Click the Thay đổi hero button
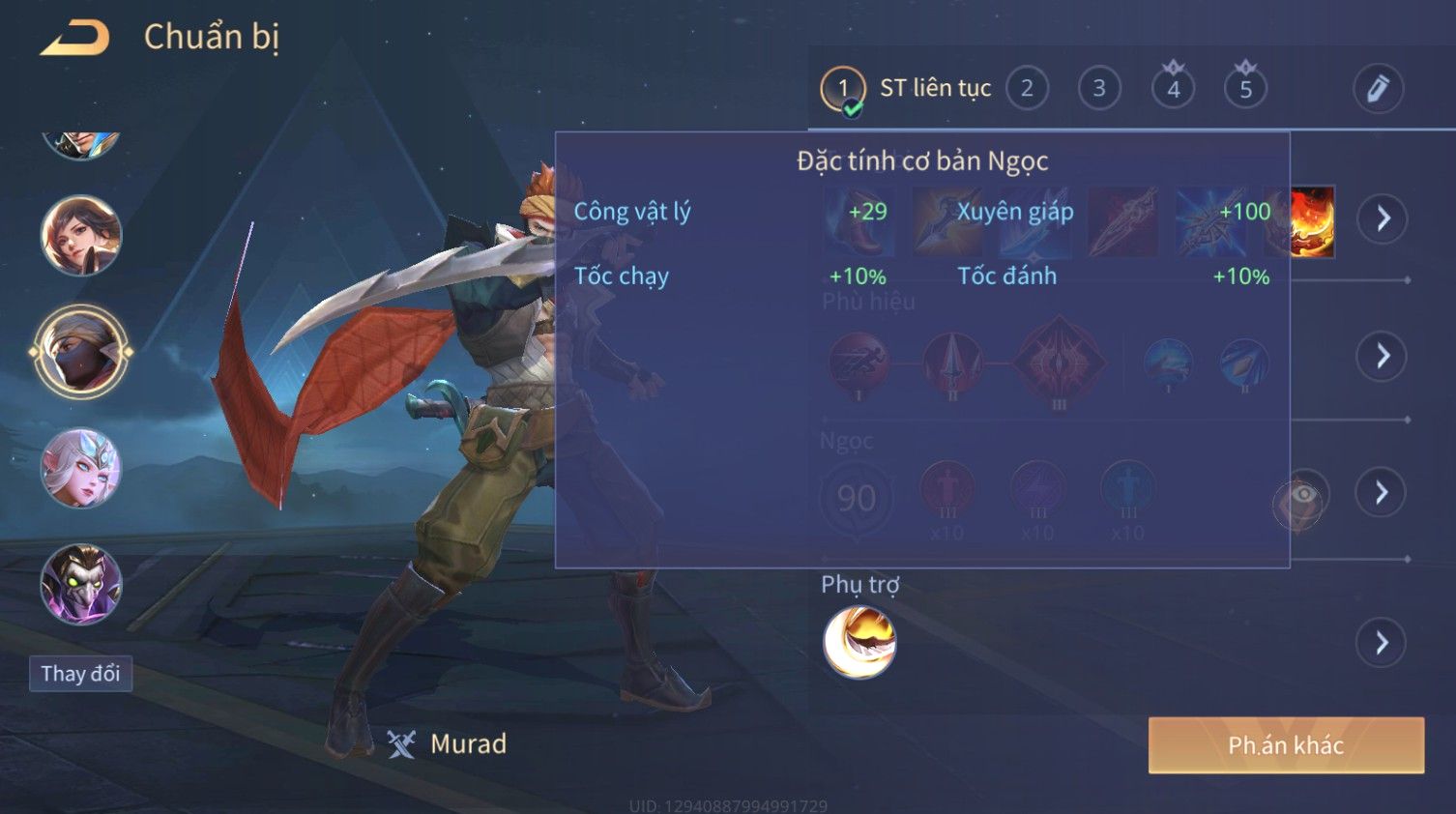The height and width of the screenshot is (814, 1456). pos(80,674)
